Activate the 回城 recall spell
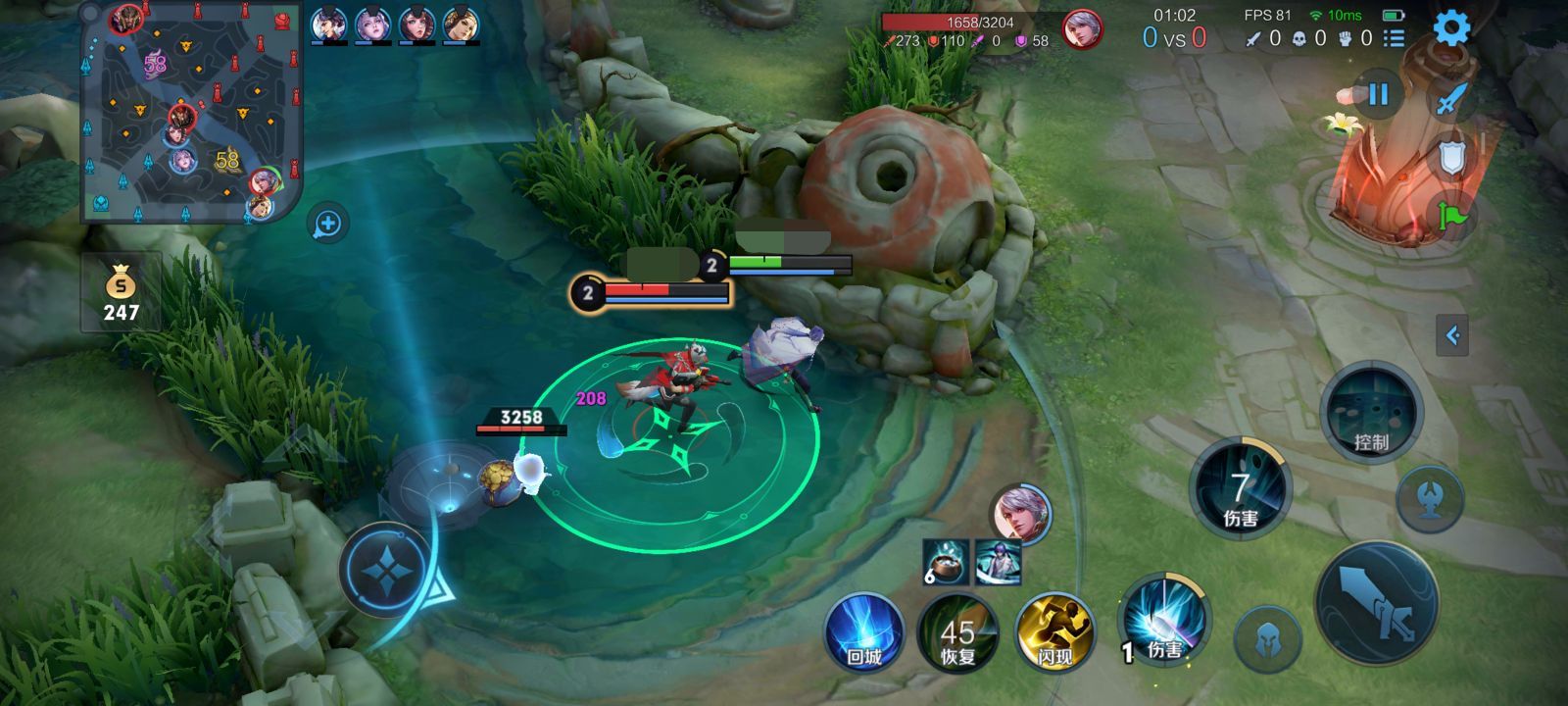This screenshot has height=706, width=1568. tap(863, 631)
